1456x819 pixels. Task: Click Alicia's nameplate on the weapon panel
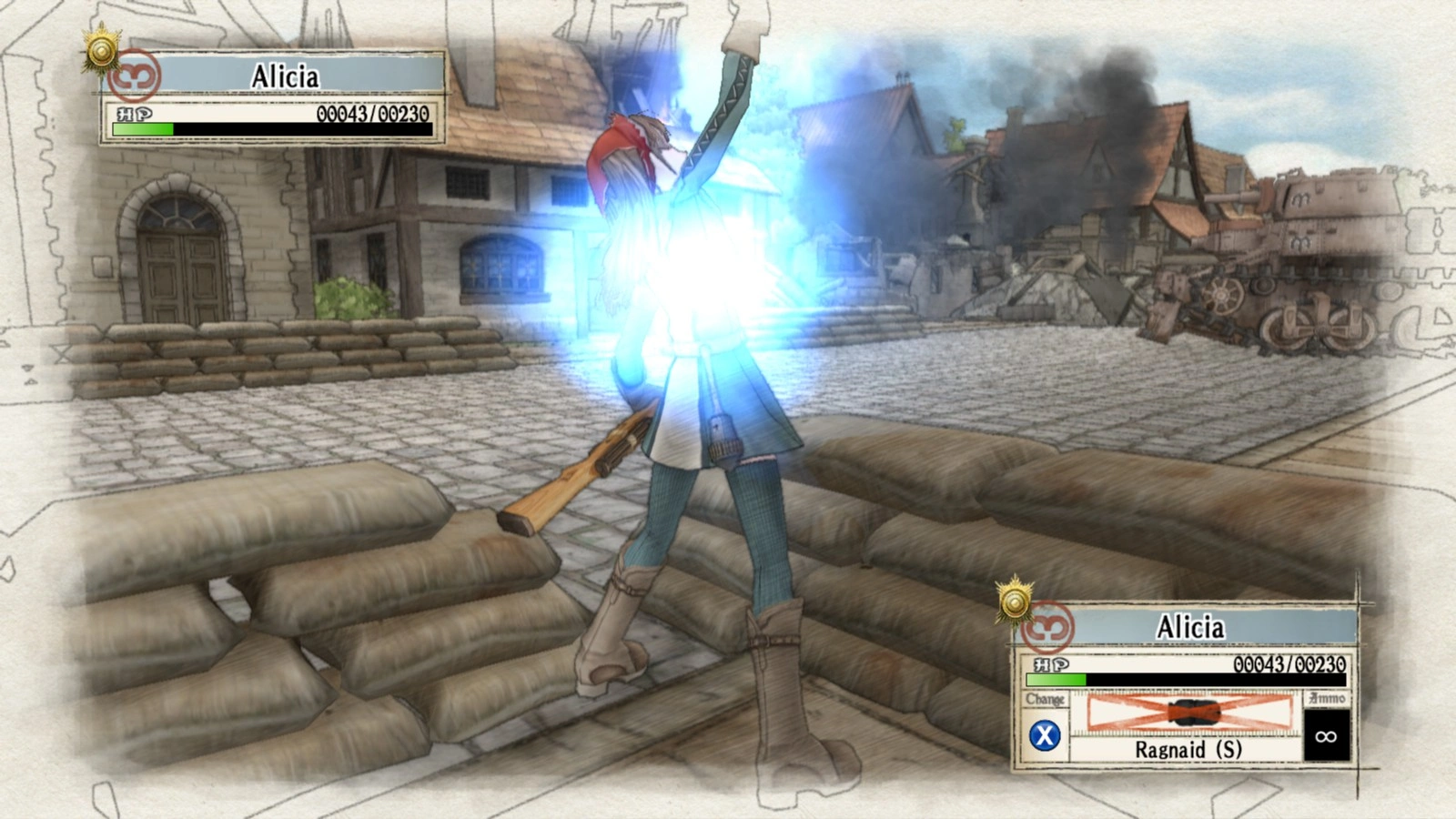(x=1190, y=627)
